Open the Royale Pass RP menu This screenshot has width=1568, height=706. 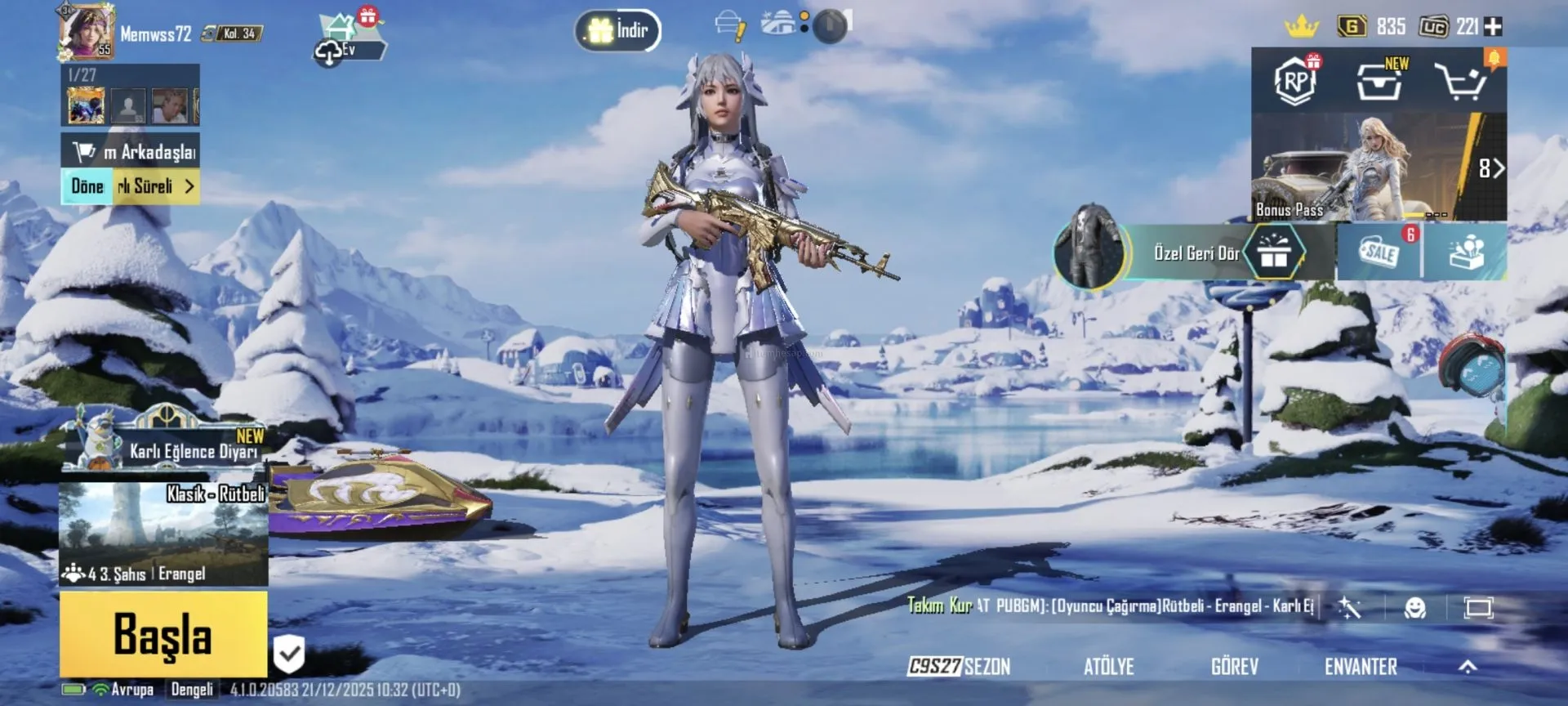click(x=1295, y=82)
